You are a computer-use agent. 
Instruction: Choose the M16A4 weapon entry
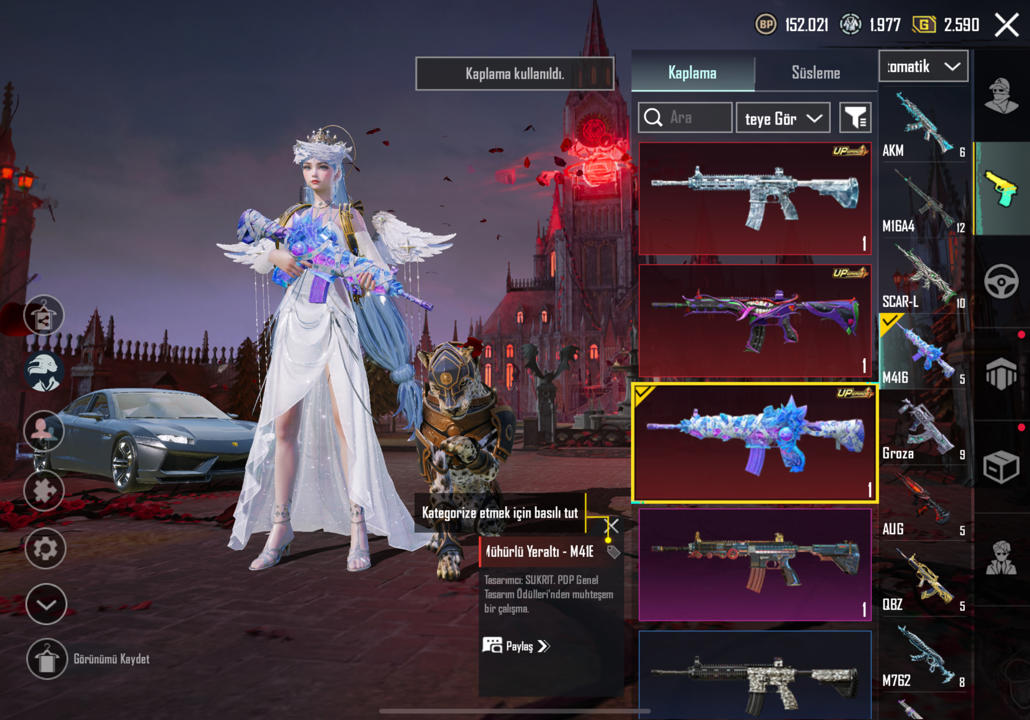[923, 202]
